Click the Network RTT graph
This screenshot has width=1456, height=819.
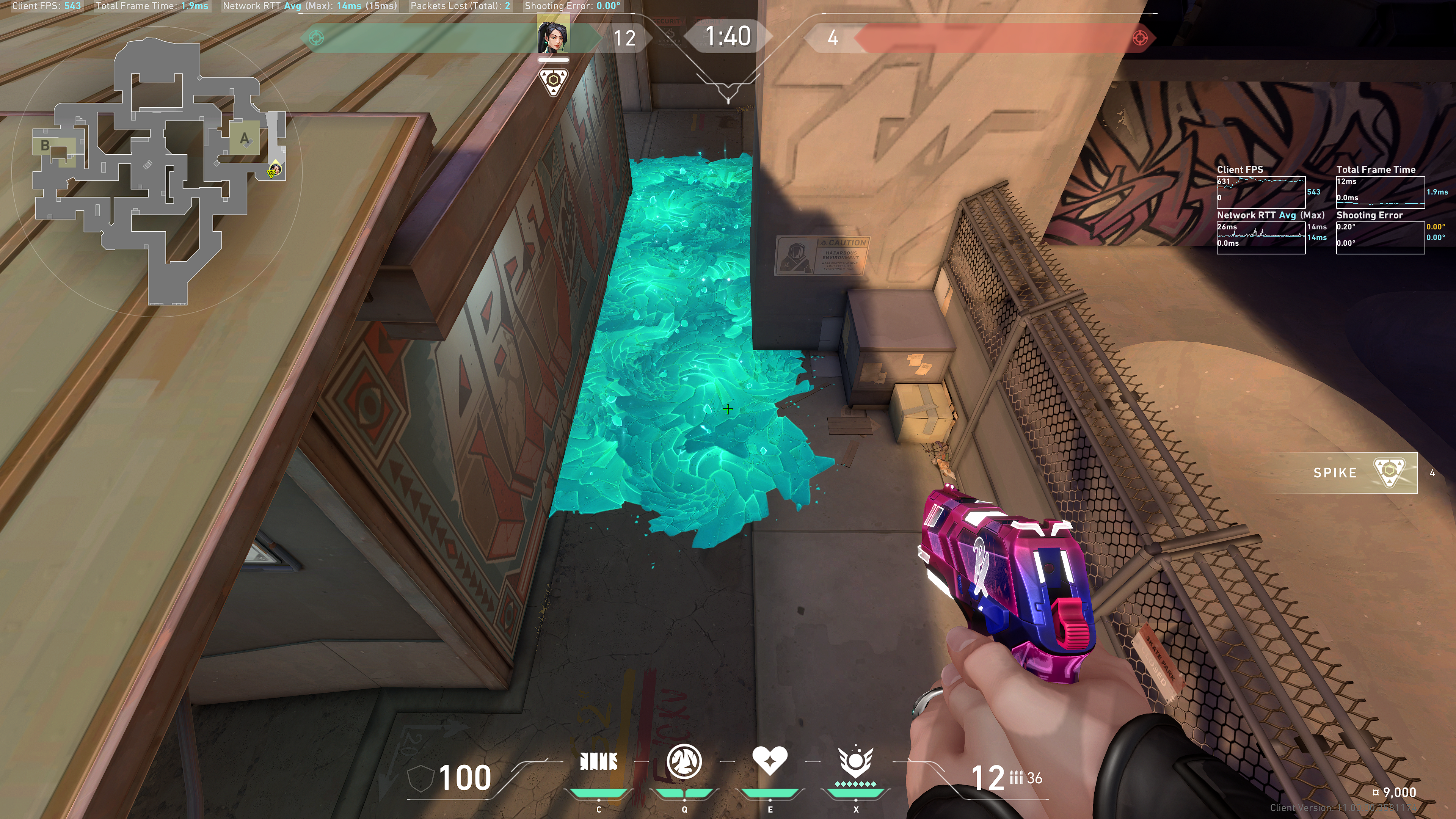pos(1260,238)
